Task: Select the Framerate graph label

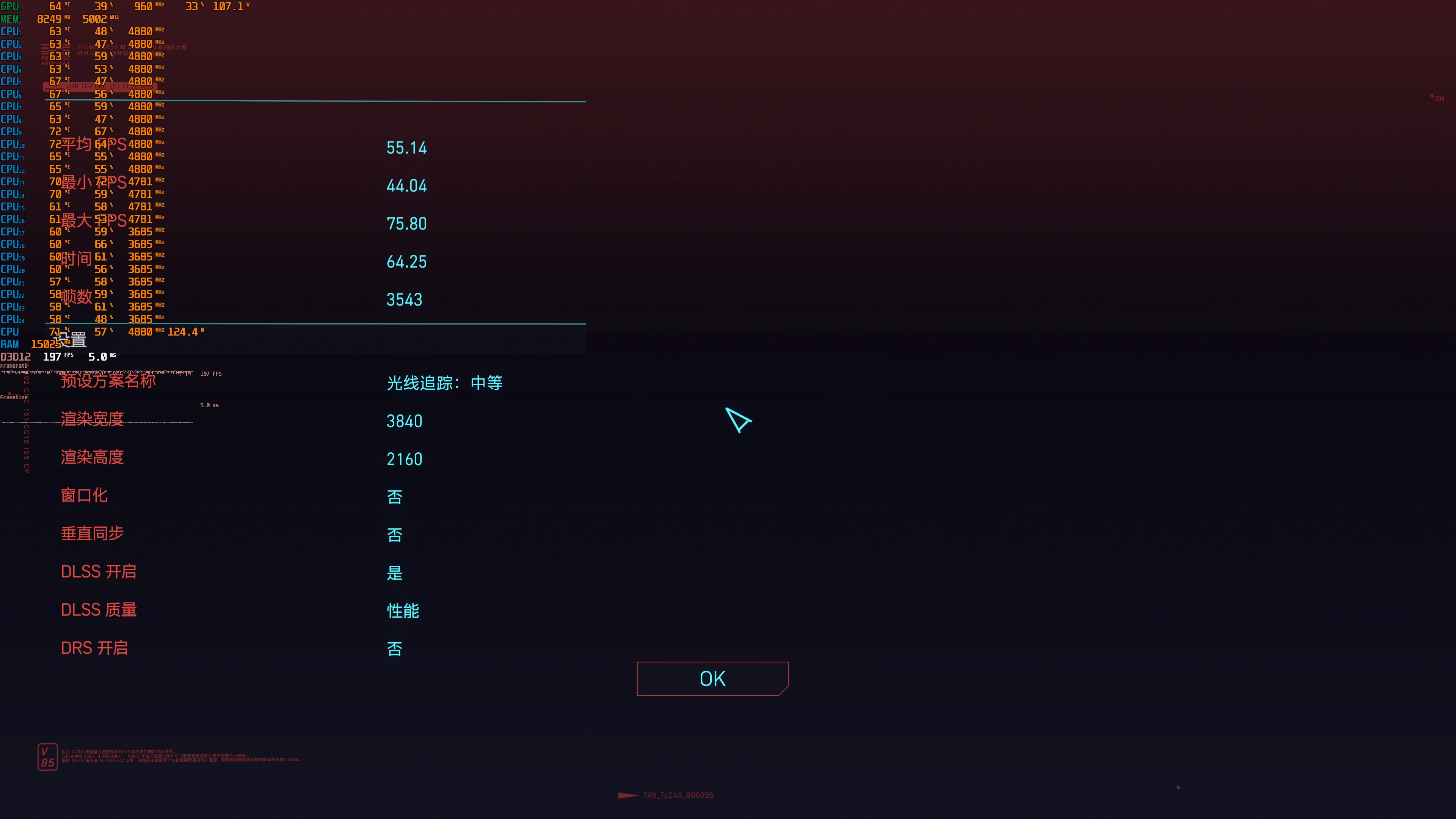Action: [14, 365]
